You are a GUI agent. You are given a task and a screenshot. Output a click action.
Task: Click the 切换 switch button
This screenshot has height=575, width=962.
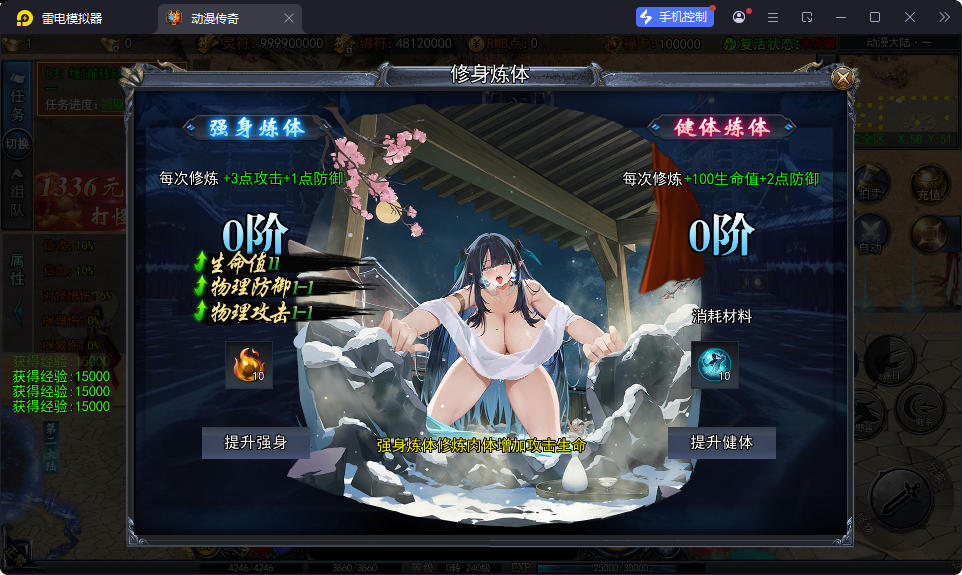click(17, 143)
